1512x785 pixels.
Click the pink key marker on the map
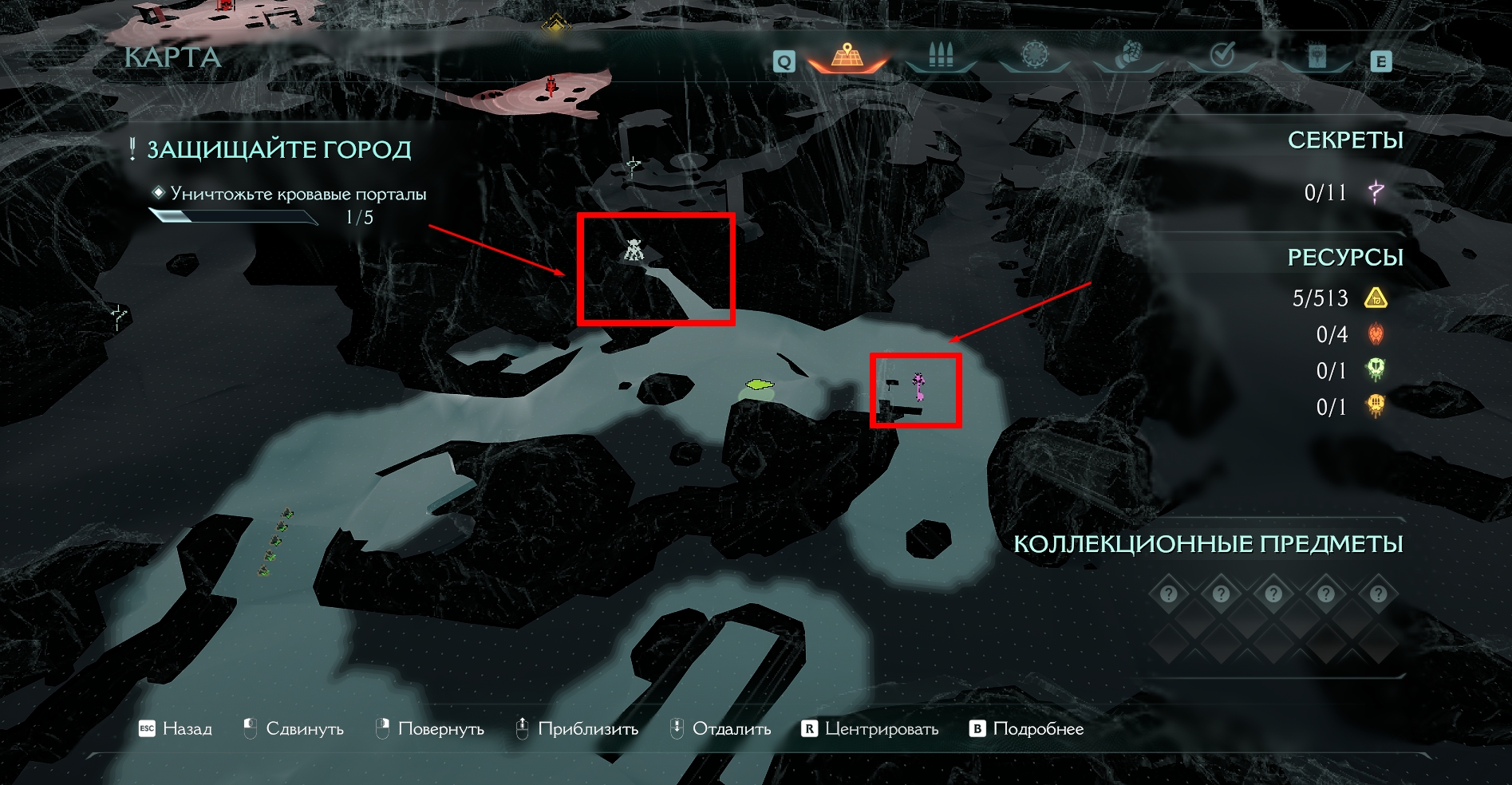pyautogui.click(x=919, y=386)
